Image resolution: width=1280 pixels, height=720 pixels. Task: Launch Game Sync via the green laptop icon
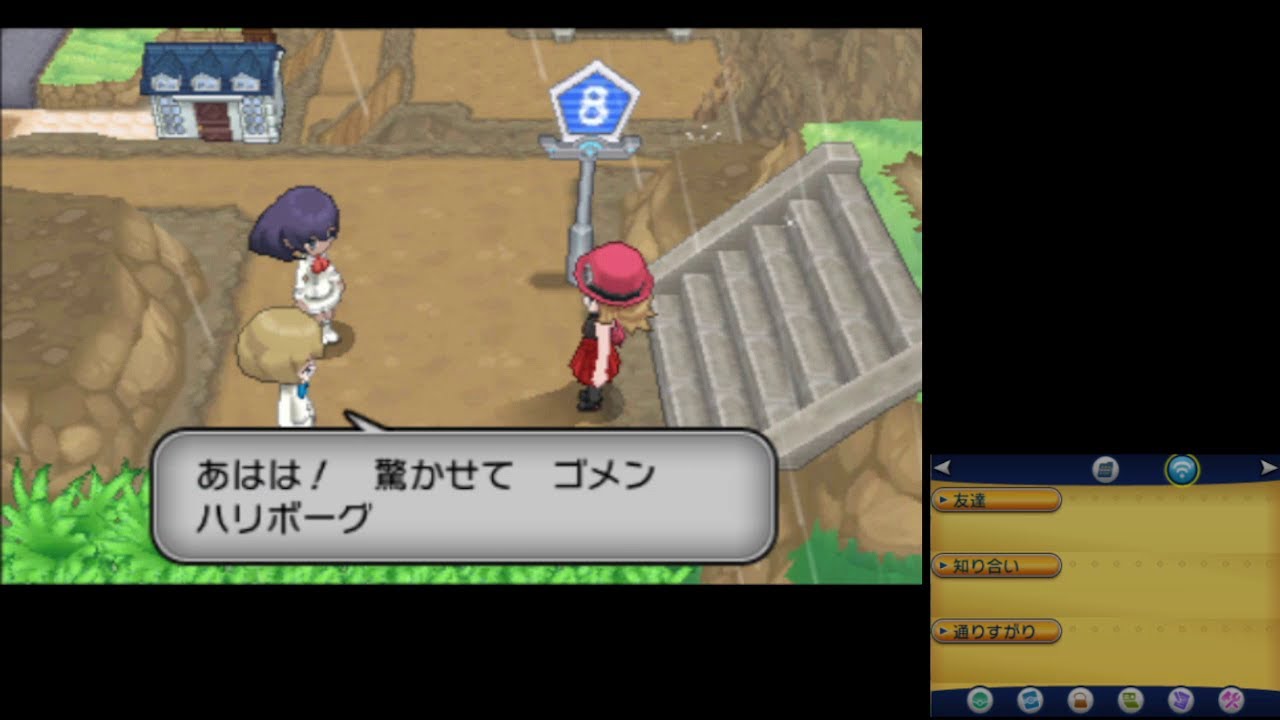(1129, 700)
